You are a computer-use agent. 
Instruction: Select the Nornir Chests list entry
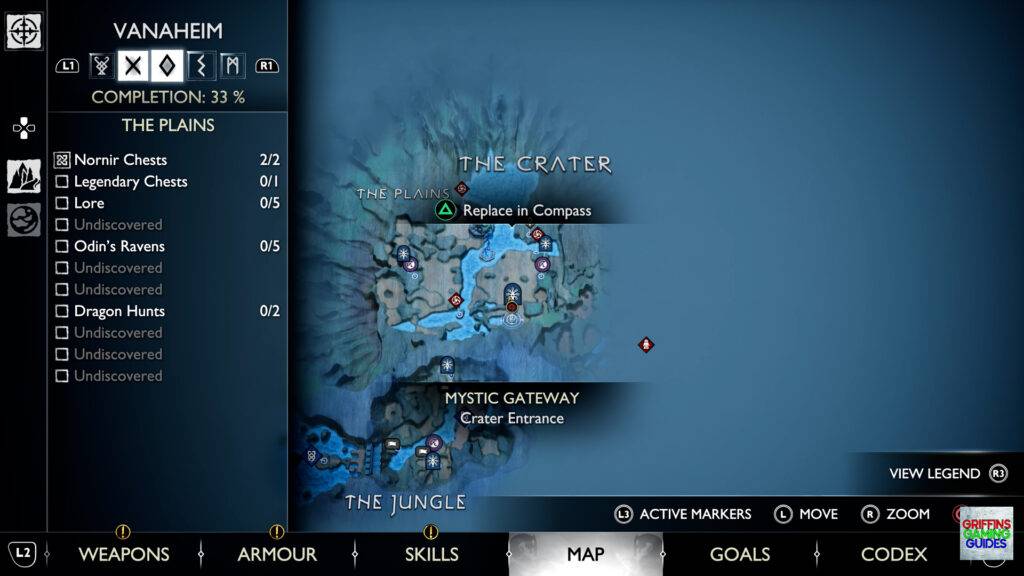[x=120, y=160]
